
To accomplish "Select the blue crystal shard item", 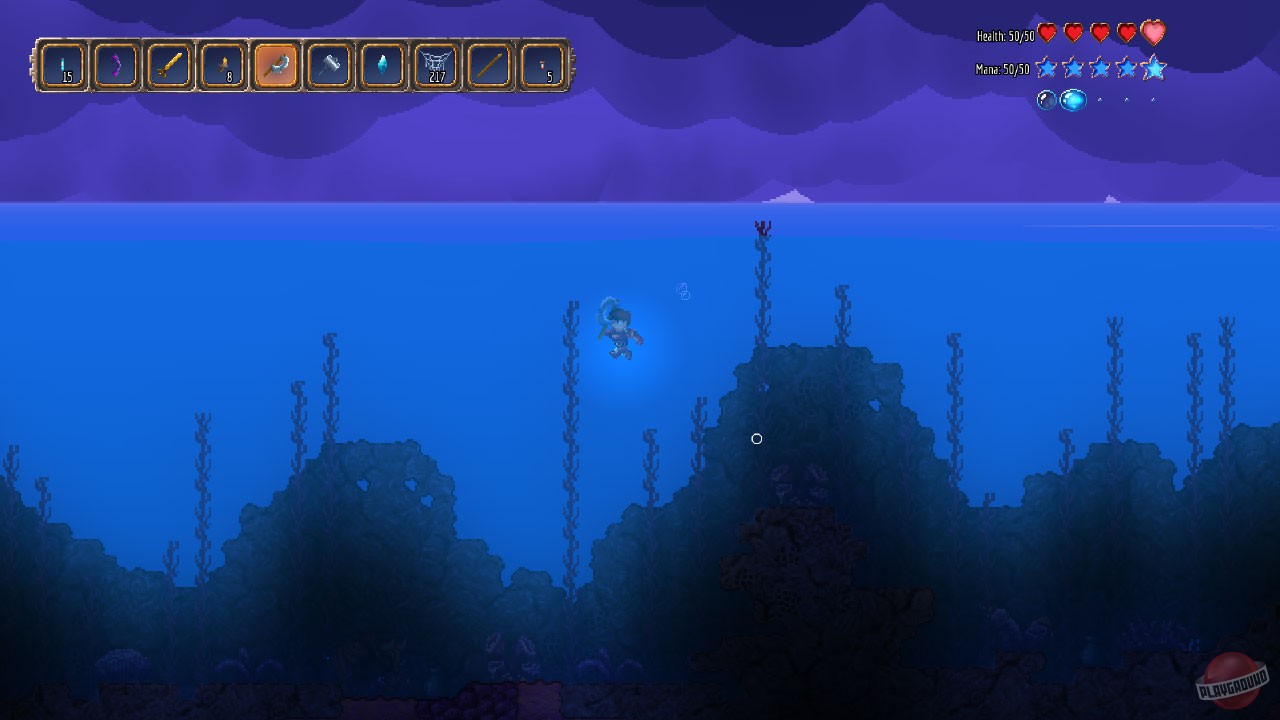I will pos(382,65).
